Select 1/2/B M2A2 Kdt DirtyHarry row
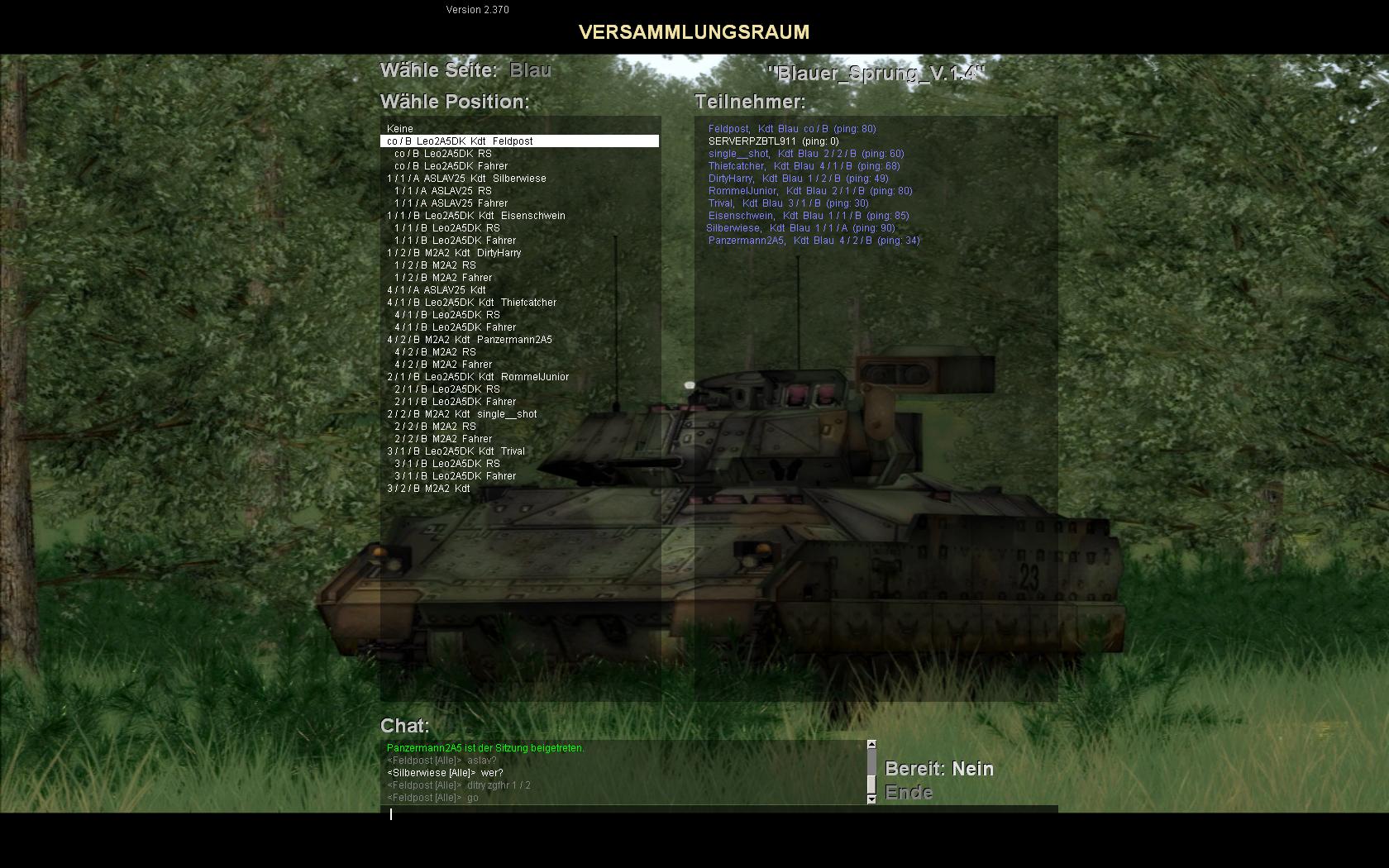The width and height of the screenshot is (1389, 868). 454,253
